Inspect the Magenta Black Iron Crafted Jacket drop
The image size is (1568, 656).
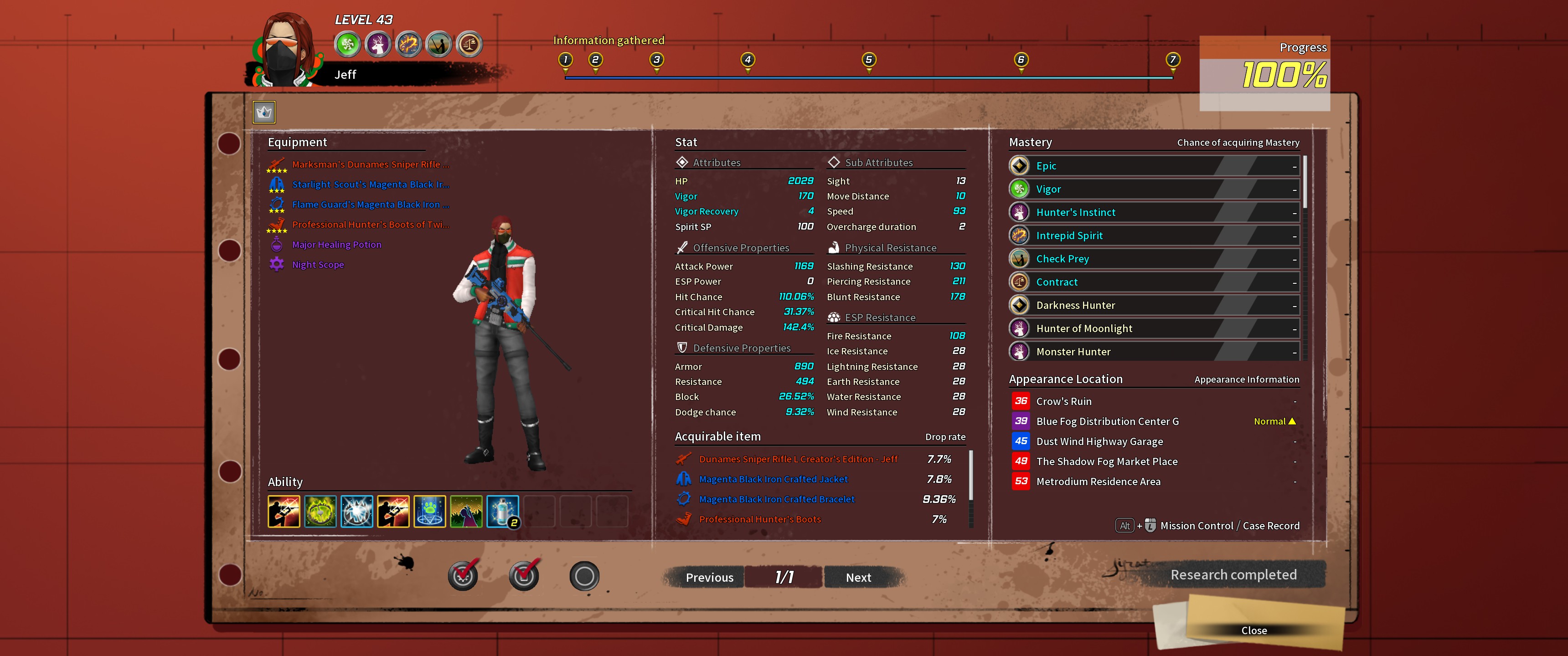pos(773,479)
